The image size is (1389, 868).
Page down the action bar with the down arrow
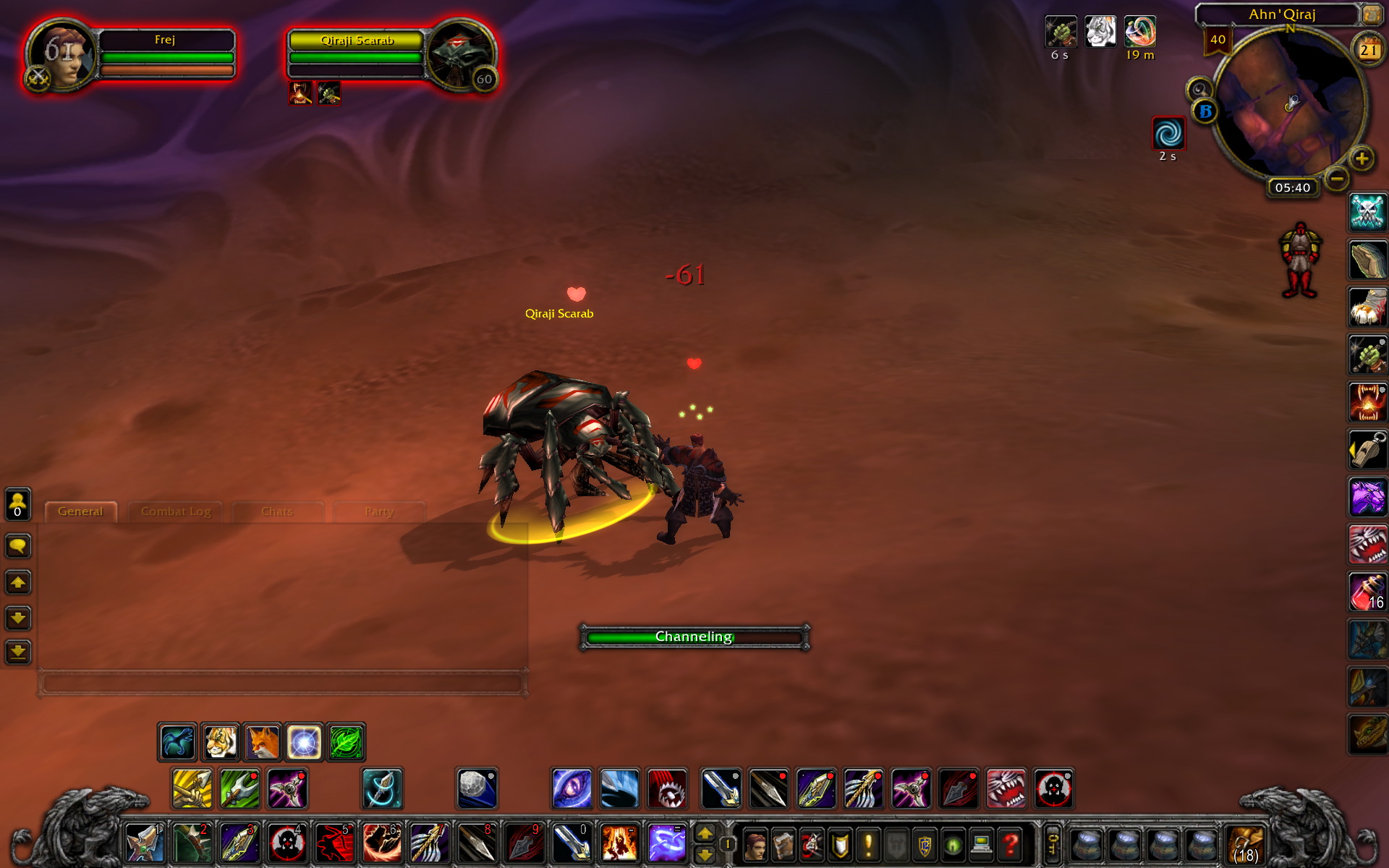pos(707,855)
